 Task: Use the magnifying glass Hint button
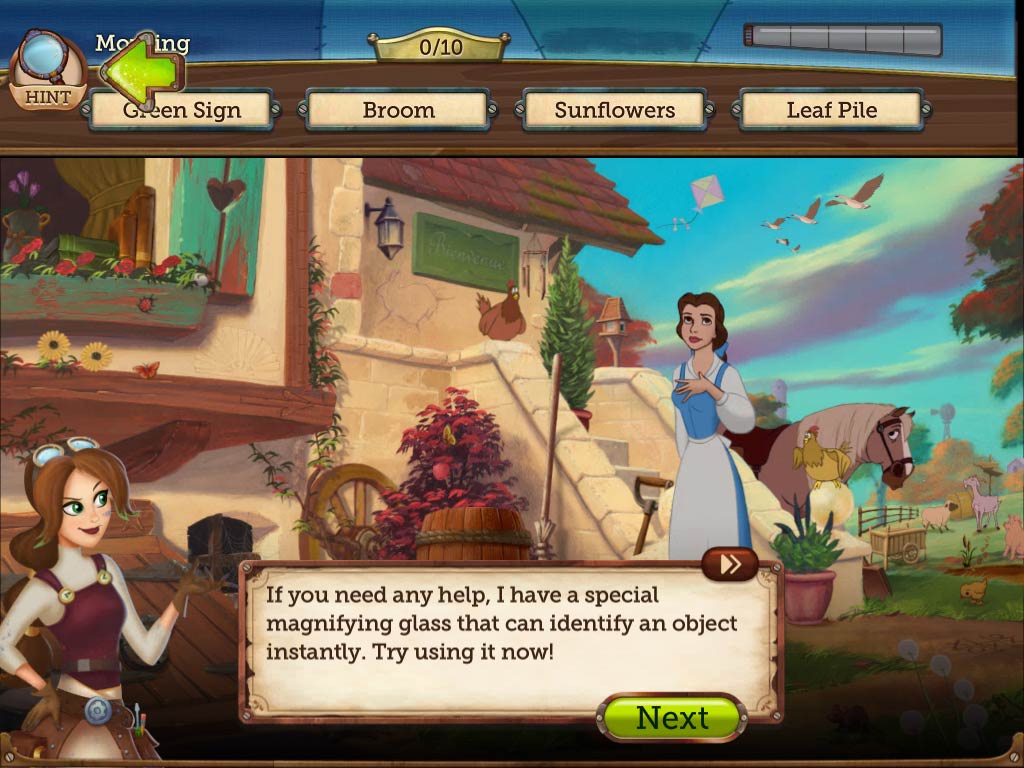click(x=46, y=72)
